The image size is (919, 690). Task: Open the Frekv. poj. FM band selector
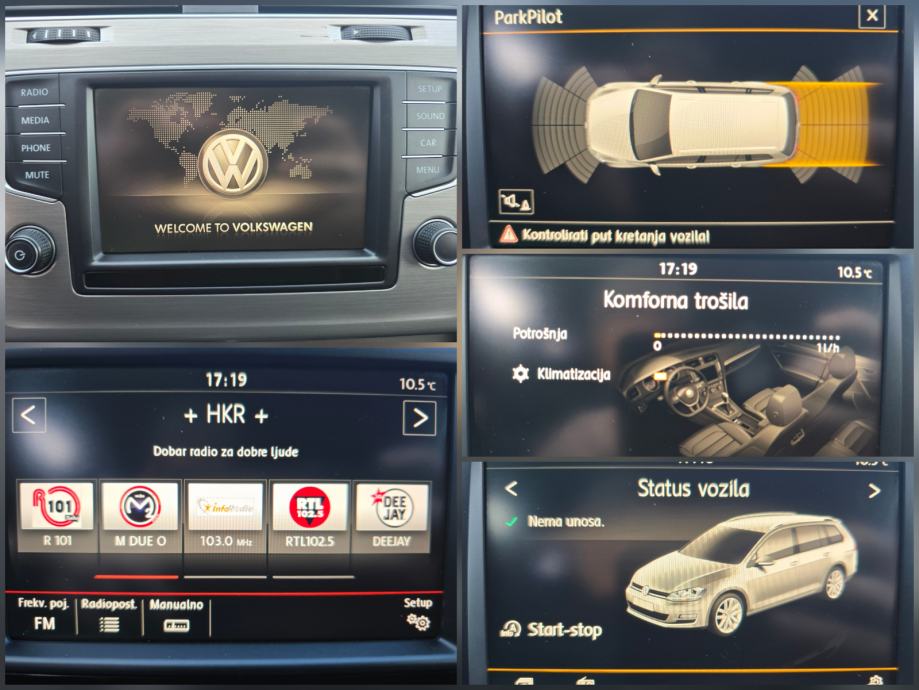click(x=45, y=616)
